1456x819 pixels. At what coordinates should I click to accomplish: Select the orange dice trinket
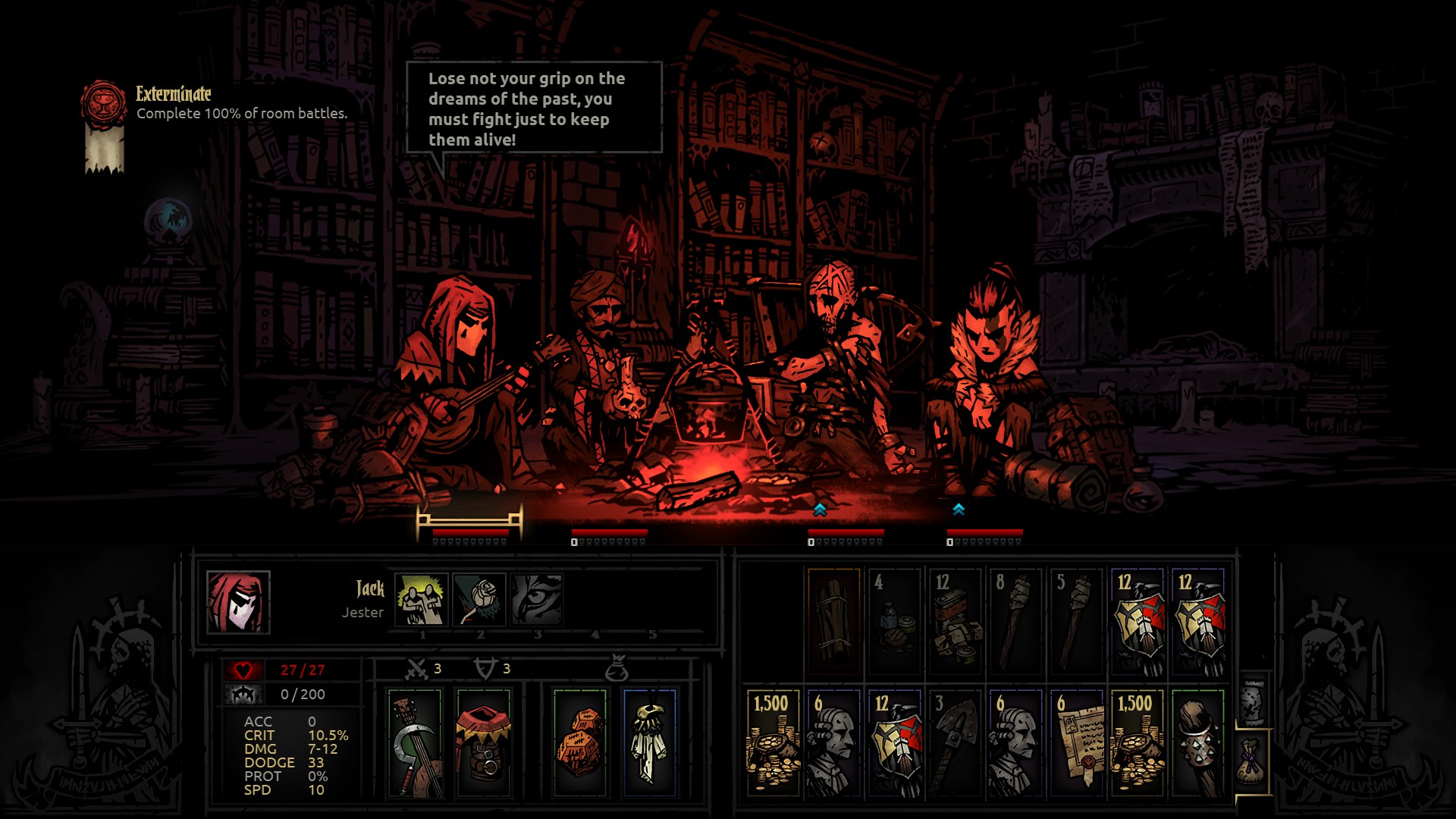point(580,742)
